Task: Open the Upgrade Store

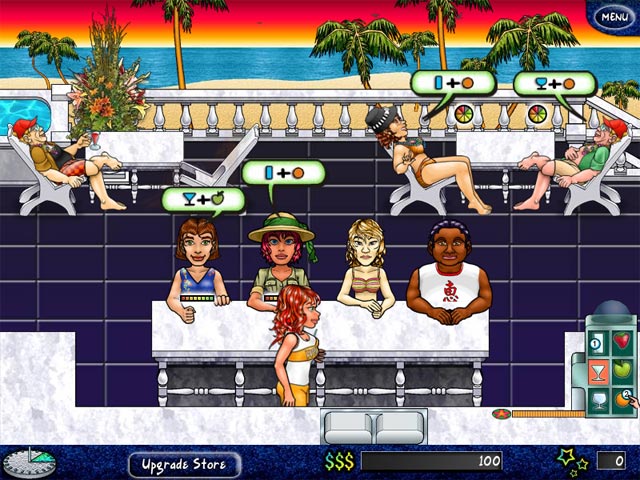Action: [184, 464]
